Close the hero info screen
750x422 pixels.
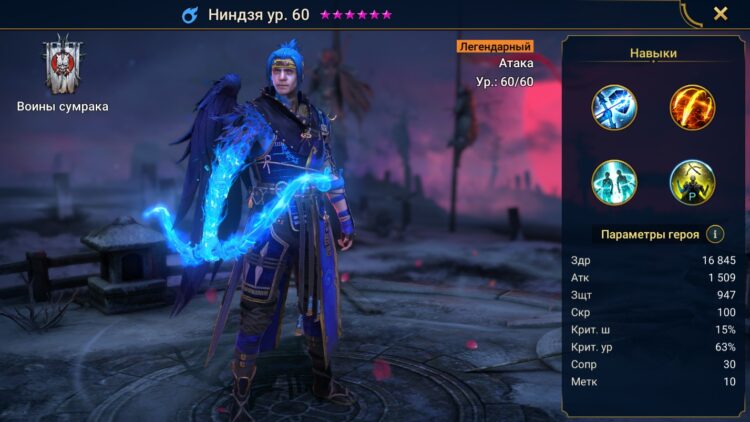tap(720, 14)
